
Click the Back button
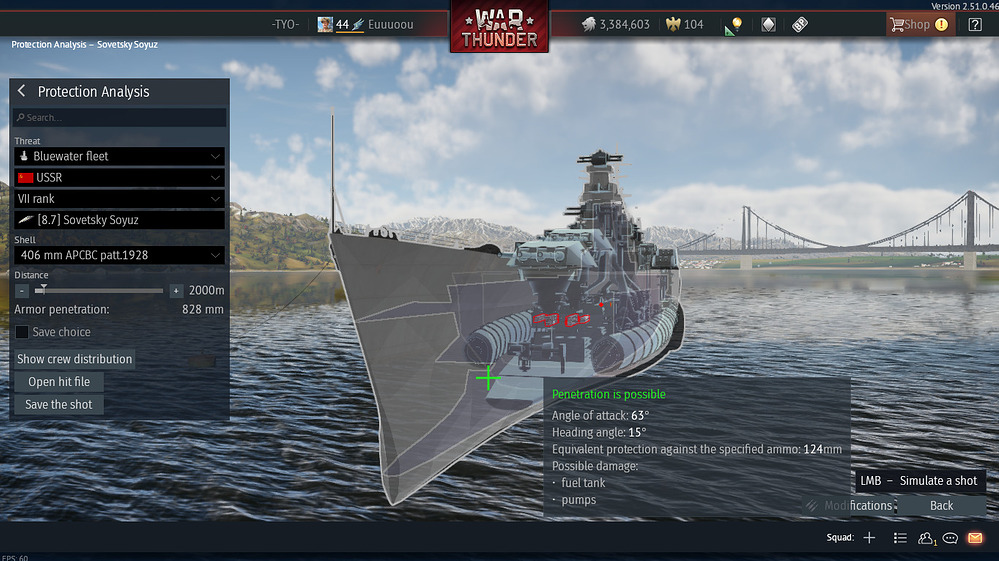point(941,506)
